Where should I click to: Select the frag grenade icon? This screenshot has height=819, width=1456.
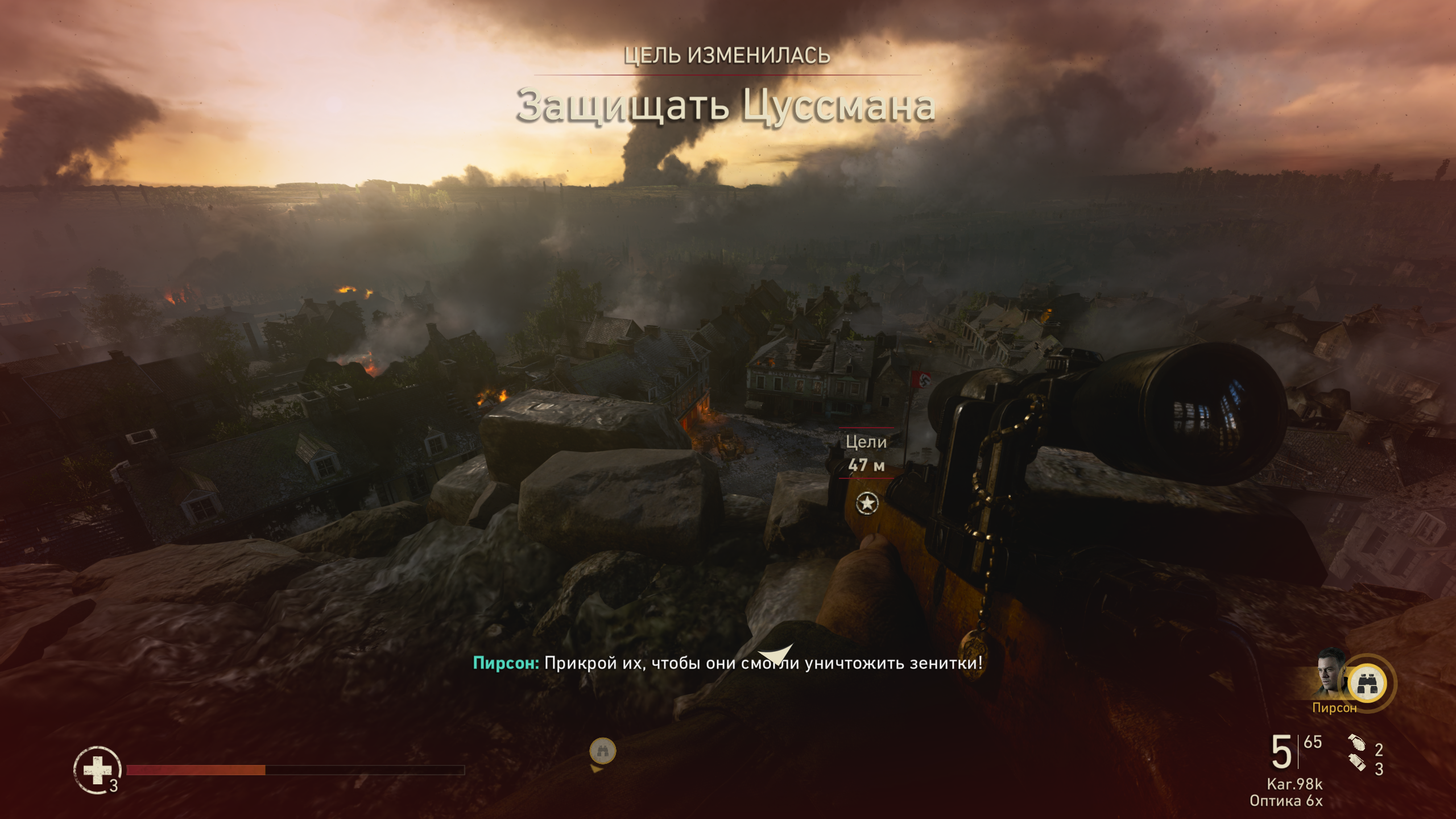point(1356,743)
